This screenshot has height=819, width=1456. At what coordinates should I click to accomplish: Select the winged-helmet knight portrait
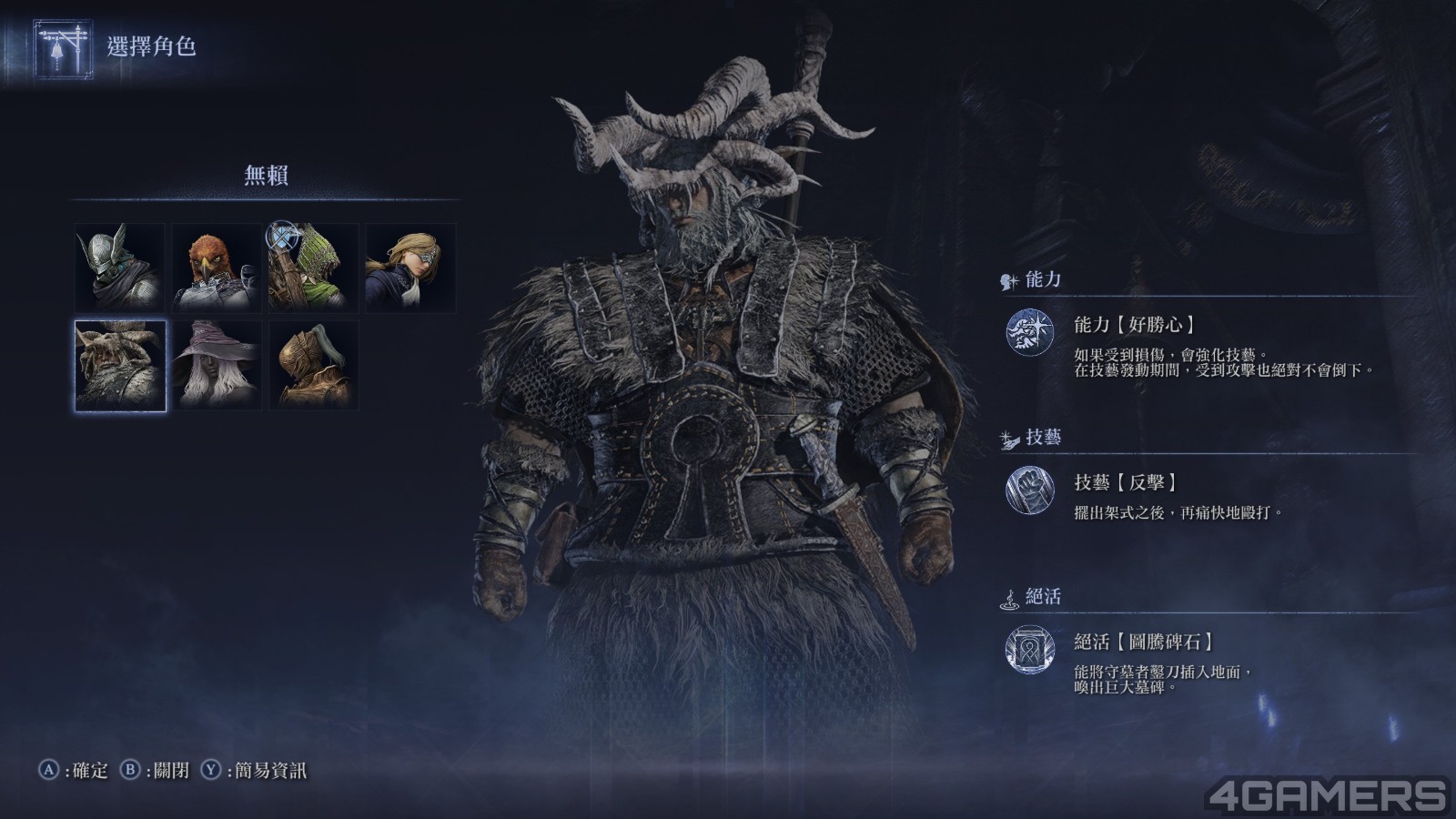click(x=119, y=268)
